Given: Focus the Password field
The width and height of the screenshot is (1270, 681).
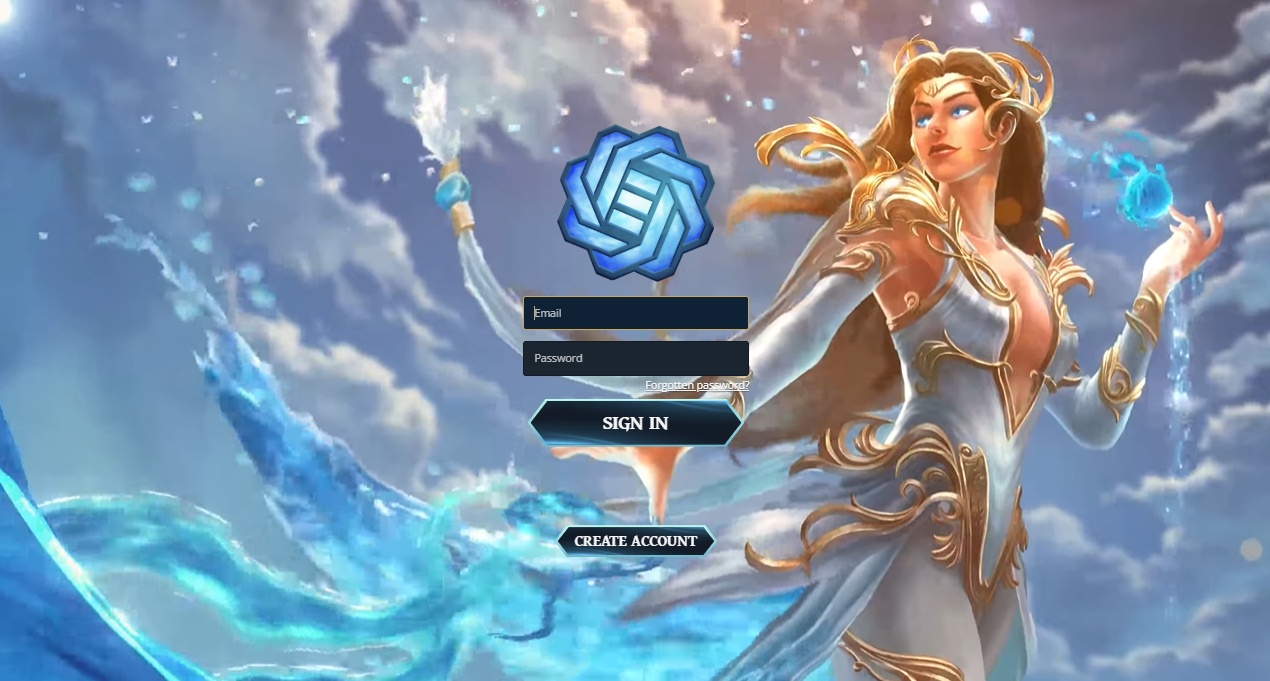Looking at the screenshot, I should point(636,358).
